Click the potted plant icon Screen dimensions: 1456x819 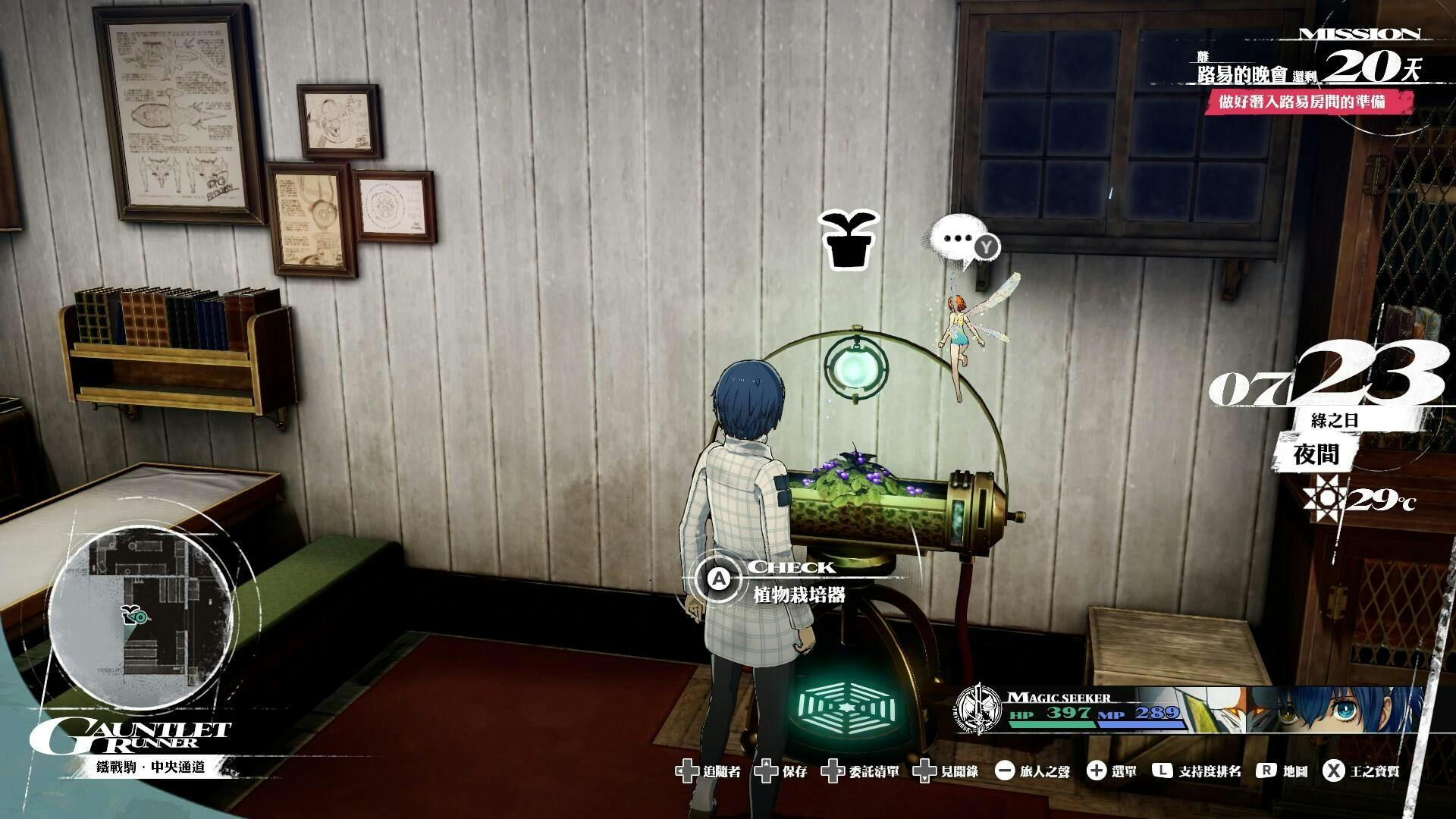pos(849,240)
